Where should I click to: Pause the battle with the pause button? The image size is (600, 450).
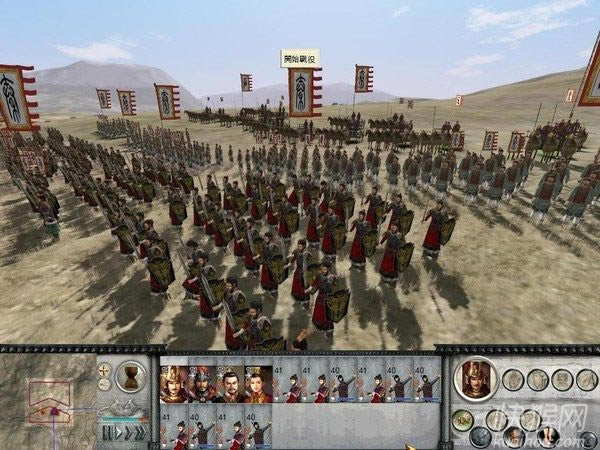pyautogui.click(x=105, y=433)
